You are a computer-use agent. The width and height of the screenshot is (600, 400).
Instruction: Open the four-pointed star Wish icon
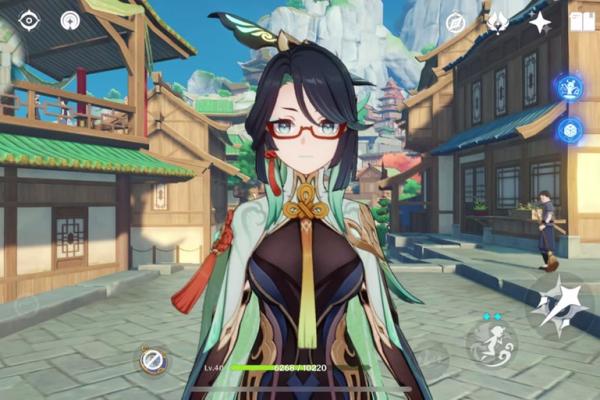tap(540, 22)
